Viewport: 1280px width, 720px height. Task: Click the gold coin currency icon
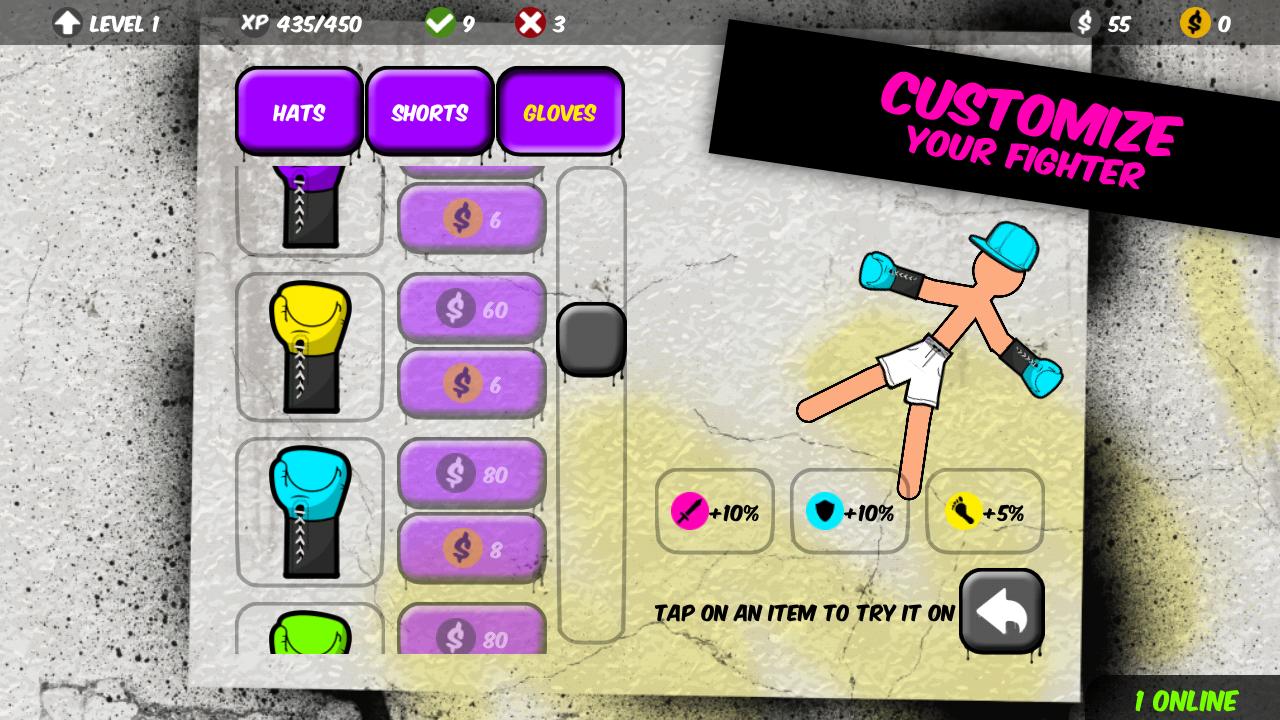coord(1194,22)
